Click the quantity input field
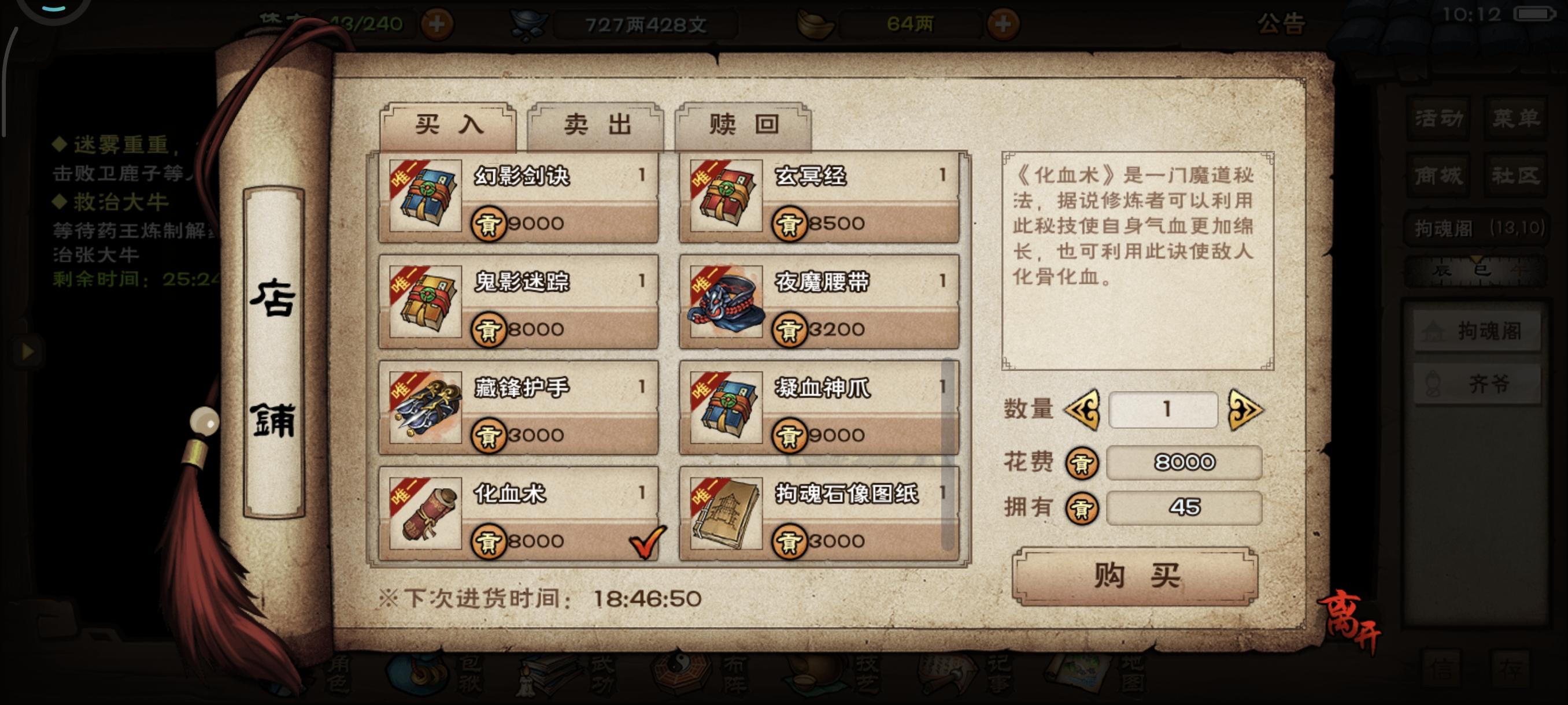This screenshot has width=1568, height=705. 1163,412
